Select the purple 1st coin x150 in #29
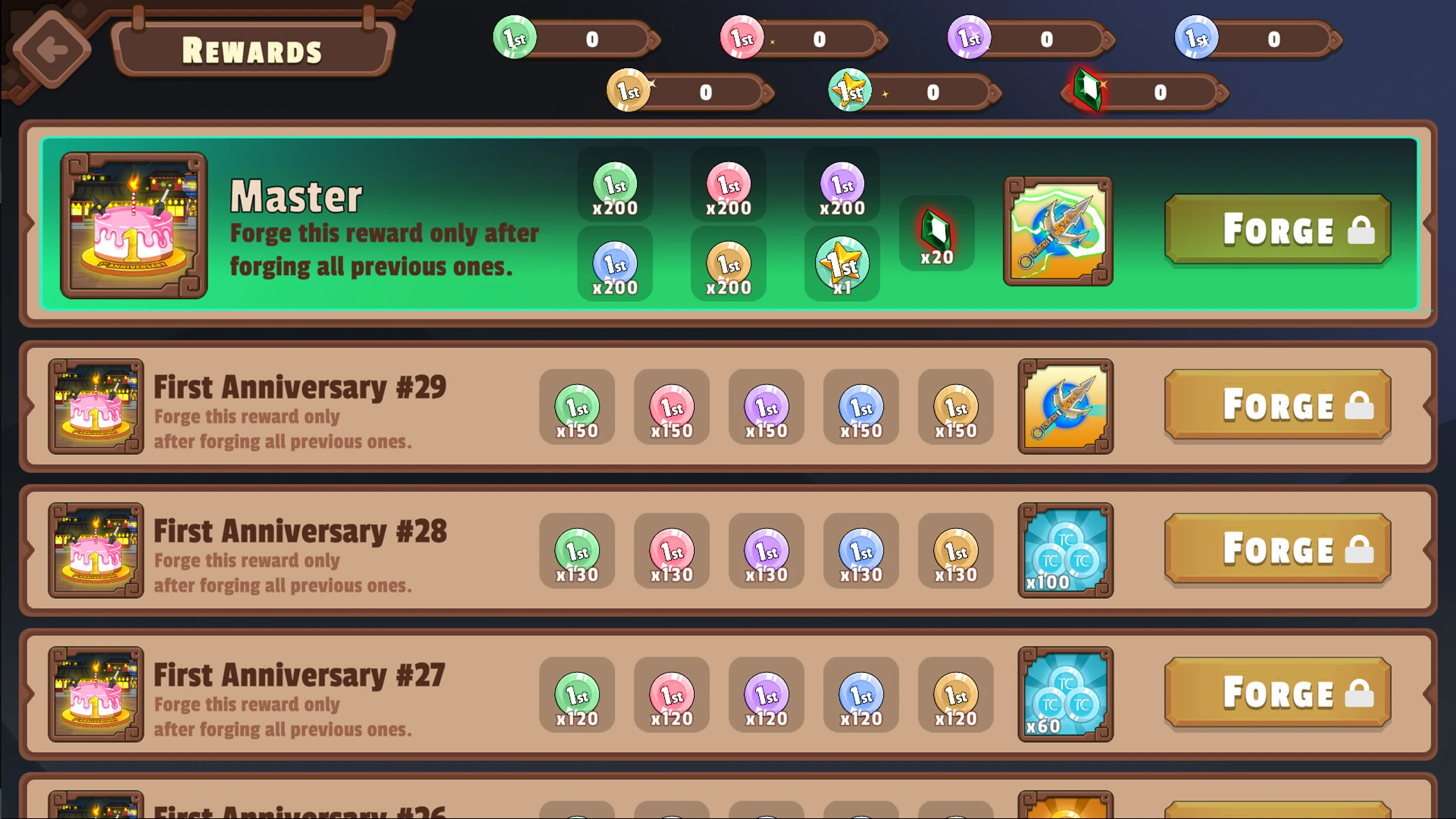Screen dimensions: 1456x819 766,407
